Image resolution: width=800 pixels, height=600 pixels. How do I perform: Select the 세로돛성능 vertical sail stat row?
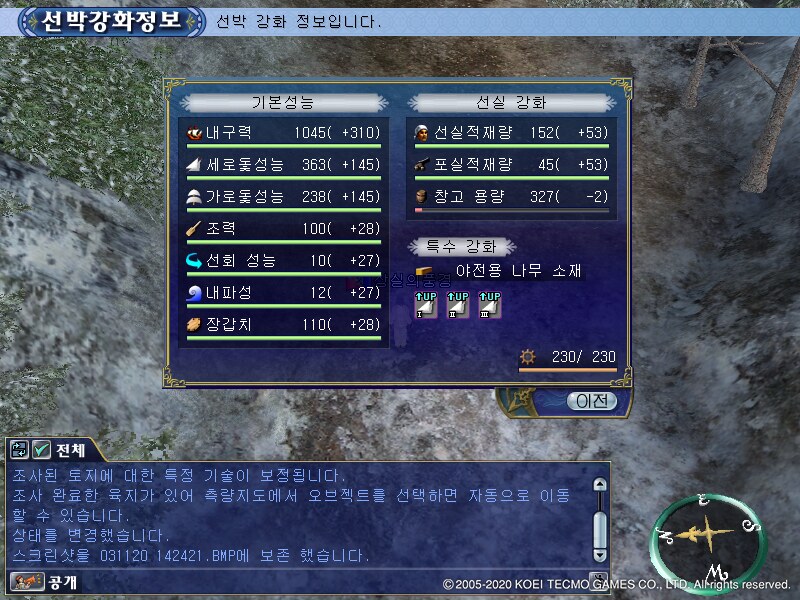(x=283, y=165)
